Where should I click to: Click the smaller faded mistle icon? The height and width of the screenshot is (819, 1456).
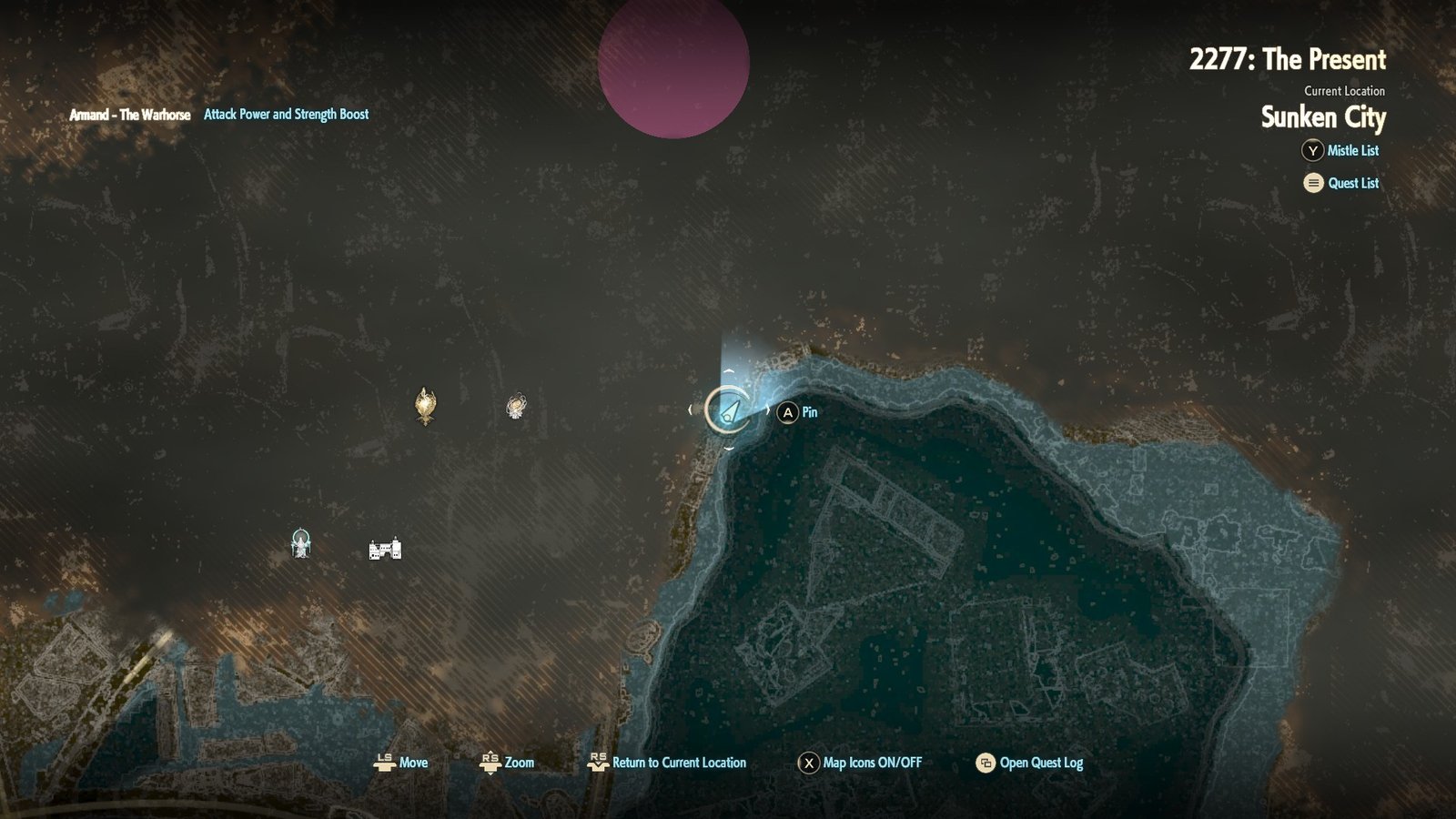point(514,407)
